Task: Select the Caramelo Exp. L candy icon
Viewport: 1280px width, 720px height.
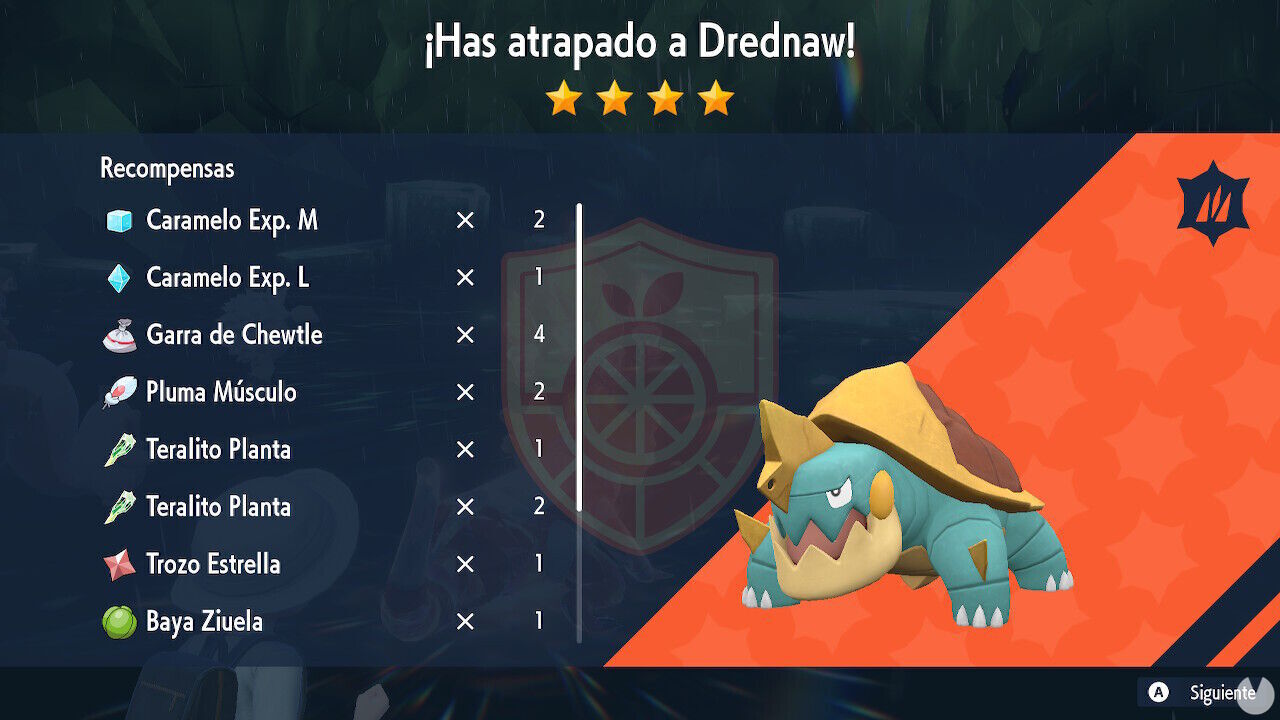Action: 121,278
